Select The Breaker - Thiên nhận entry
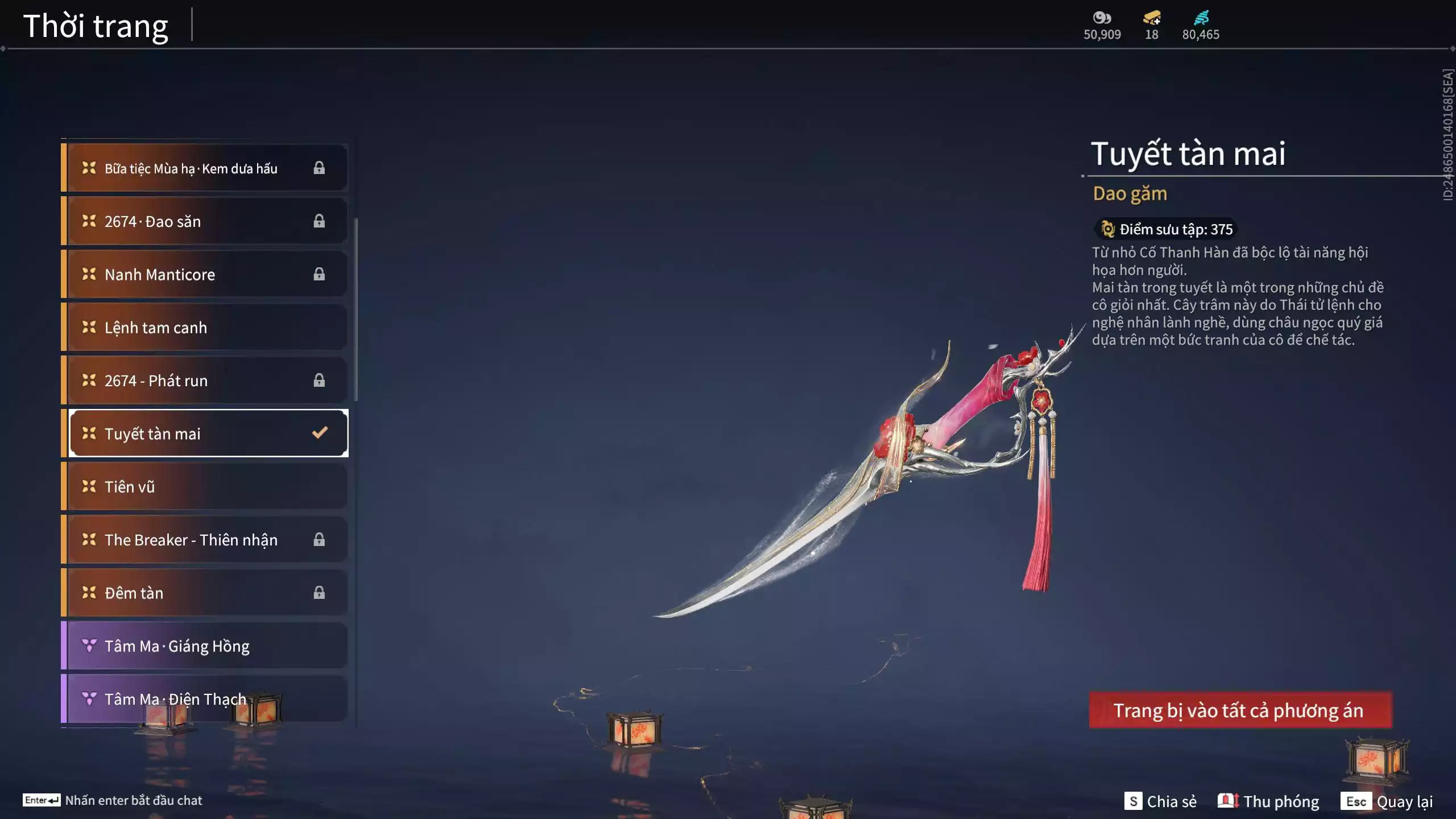 pos(205,540)
